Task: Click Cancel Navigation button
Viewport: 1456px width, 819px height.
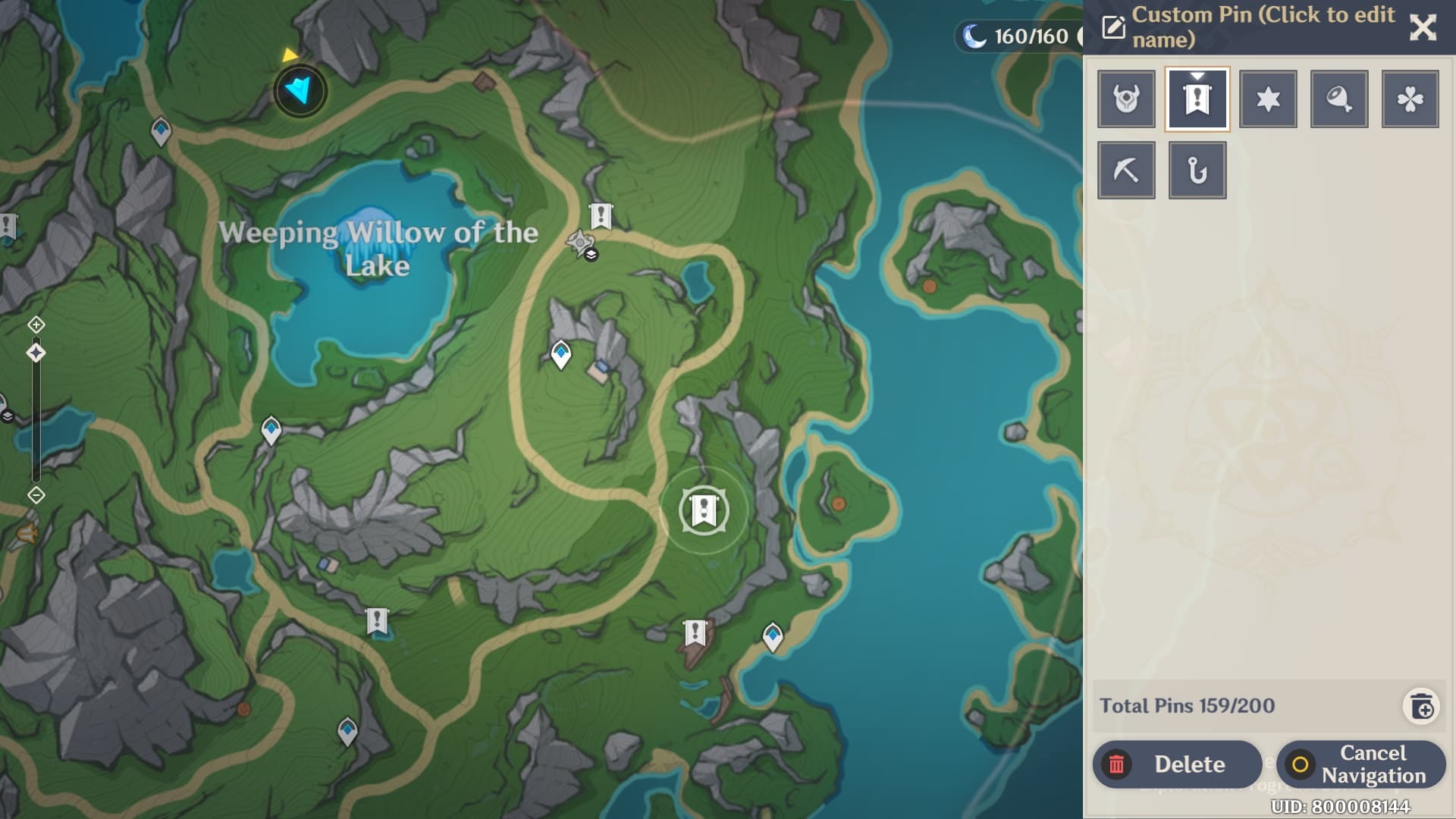Action: coord(1360,764)
